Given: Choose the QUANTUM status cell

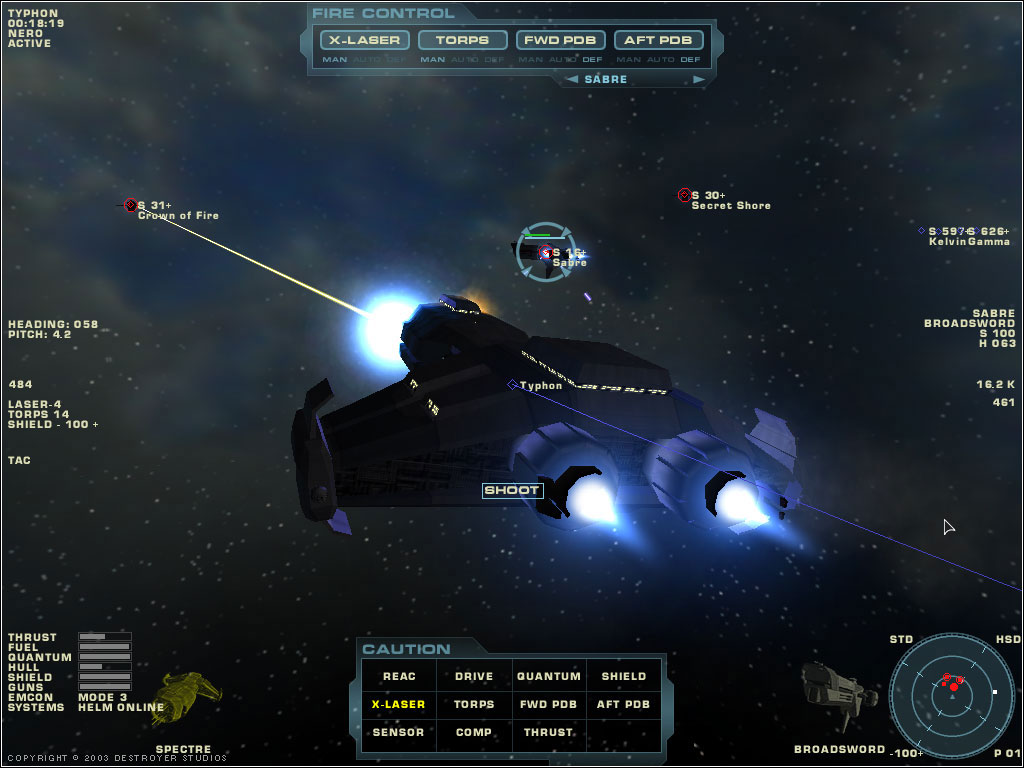Looking at the screenshot, I should point(548,677).
